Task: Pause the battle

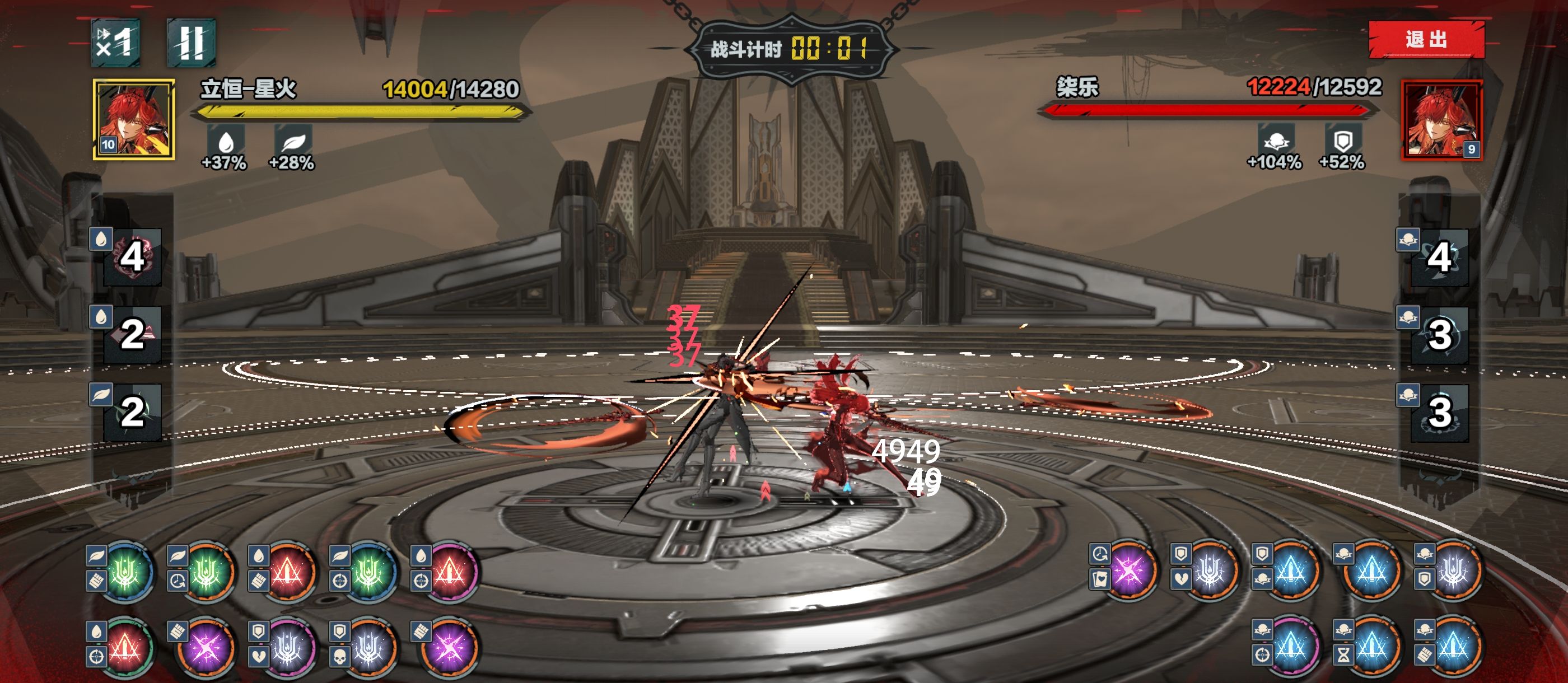Action: click(x=191, y=43)
